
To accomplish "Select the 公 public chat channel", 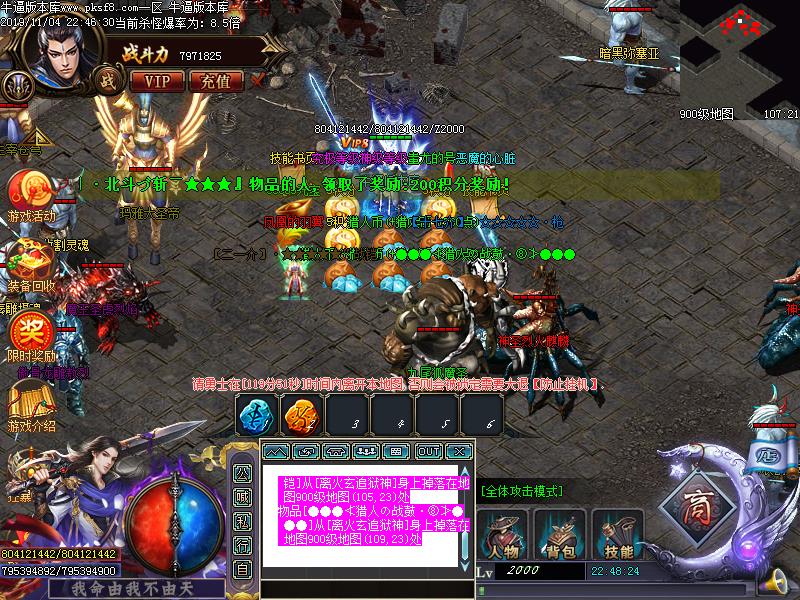I will coord(242,473).
